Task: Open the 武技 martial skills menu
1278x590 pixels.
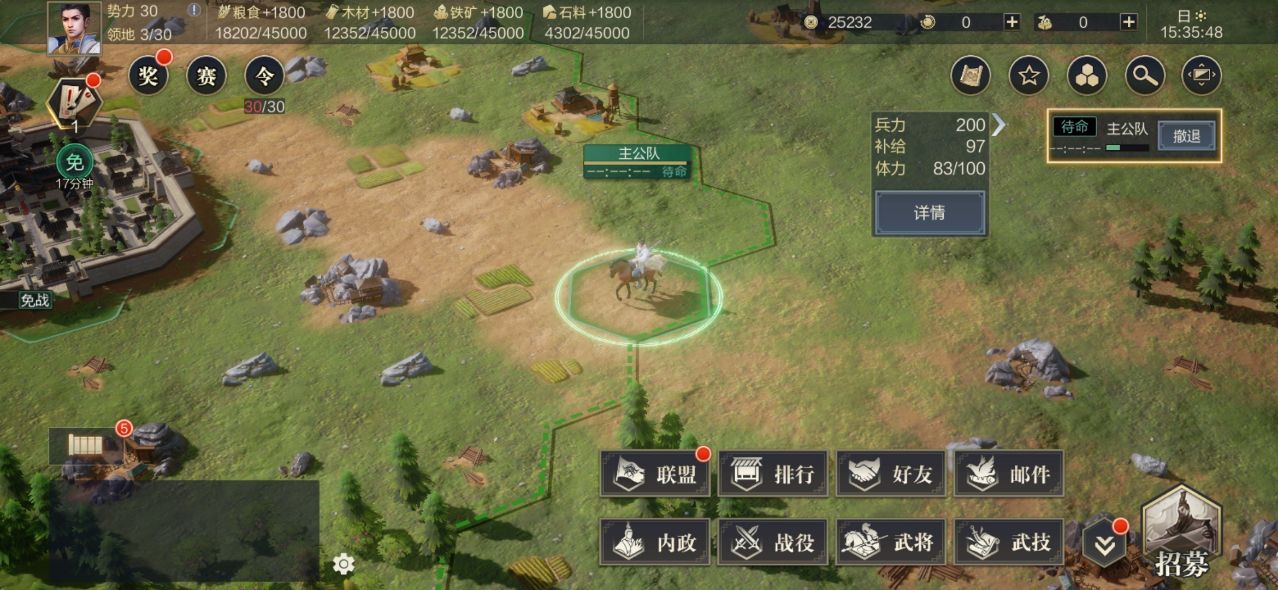Action: click(x=1009, y=542)
